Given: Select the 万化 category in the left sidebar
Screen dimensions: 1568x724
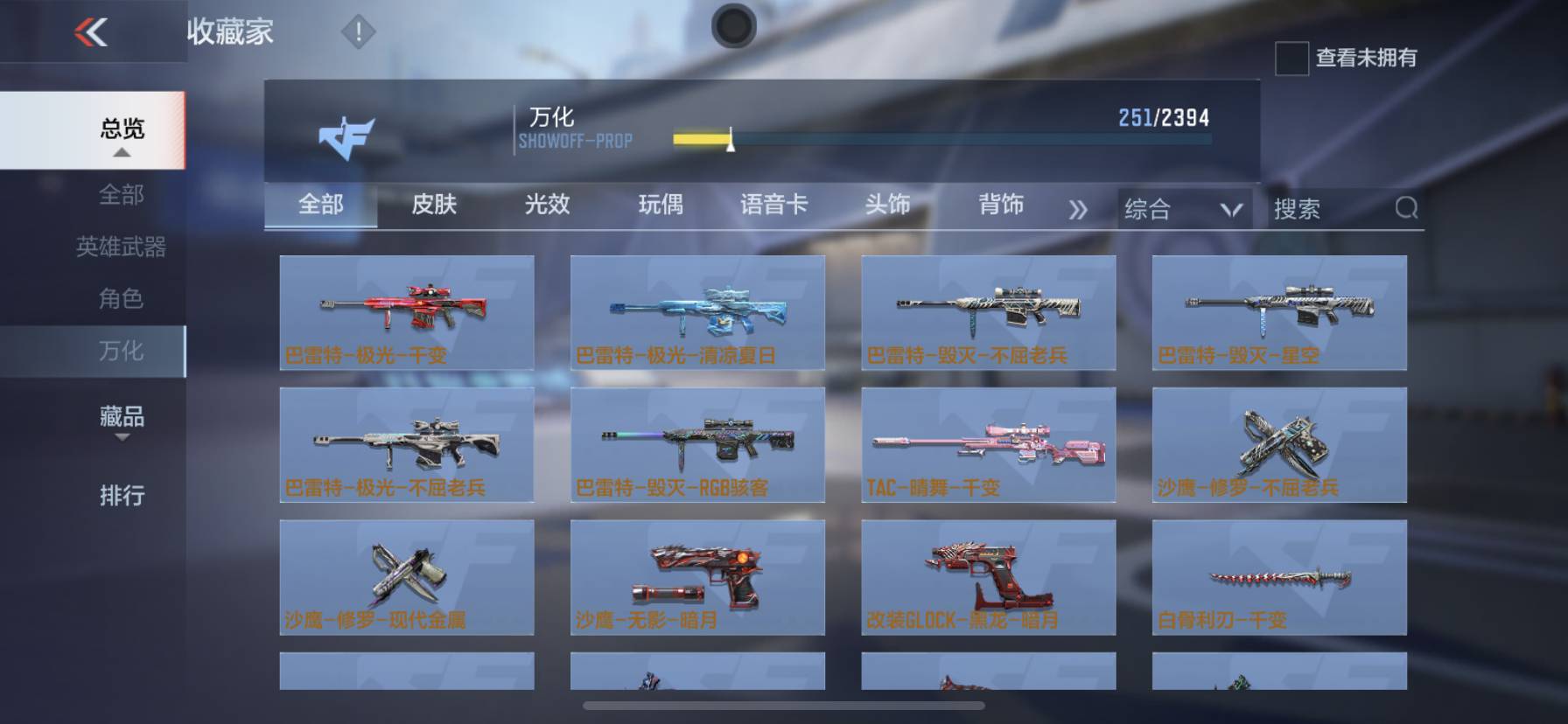Looking at the screenshot, I should coord(121,352).
